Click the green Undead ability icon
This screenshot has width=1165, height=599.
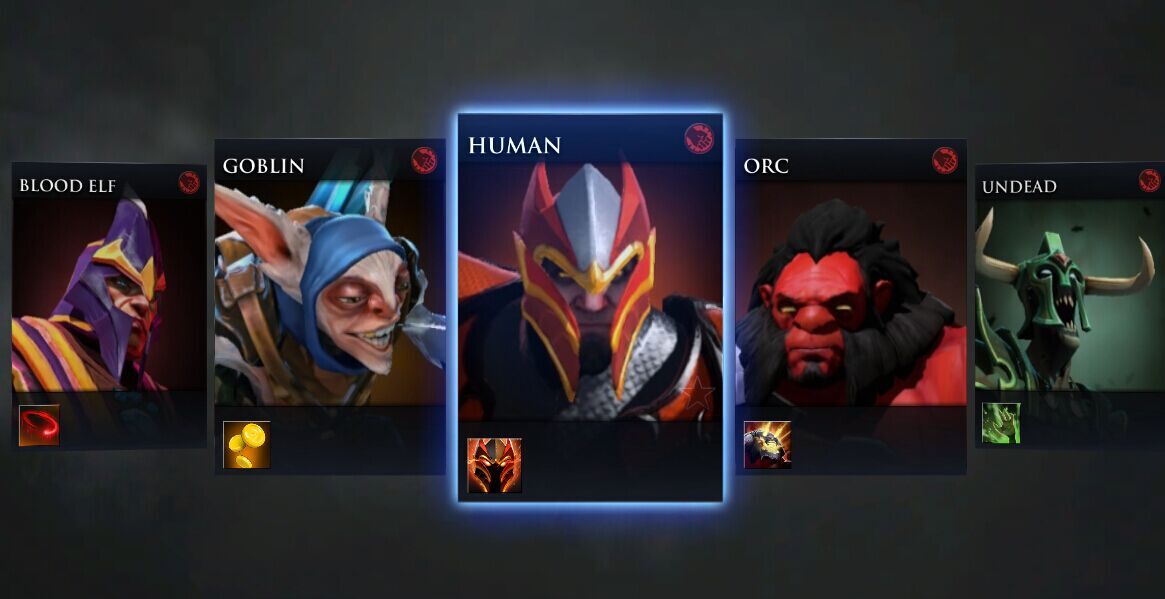pyautogui.click(x=1000, y=423)
